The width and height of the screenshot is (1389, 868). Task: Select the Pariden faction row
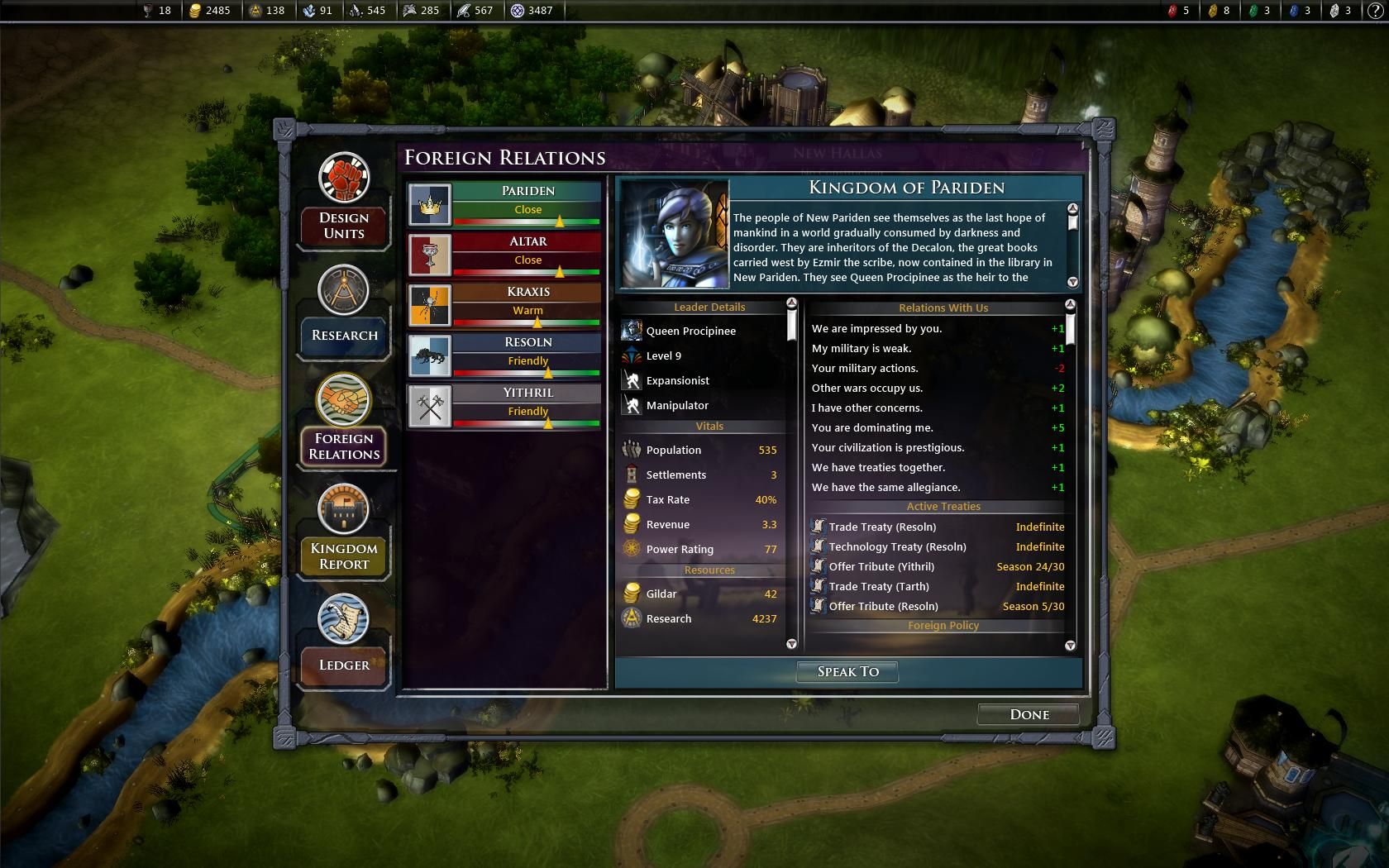pos(504,204)
